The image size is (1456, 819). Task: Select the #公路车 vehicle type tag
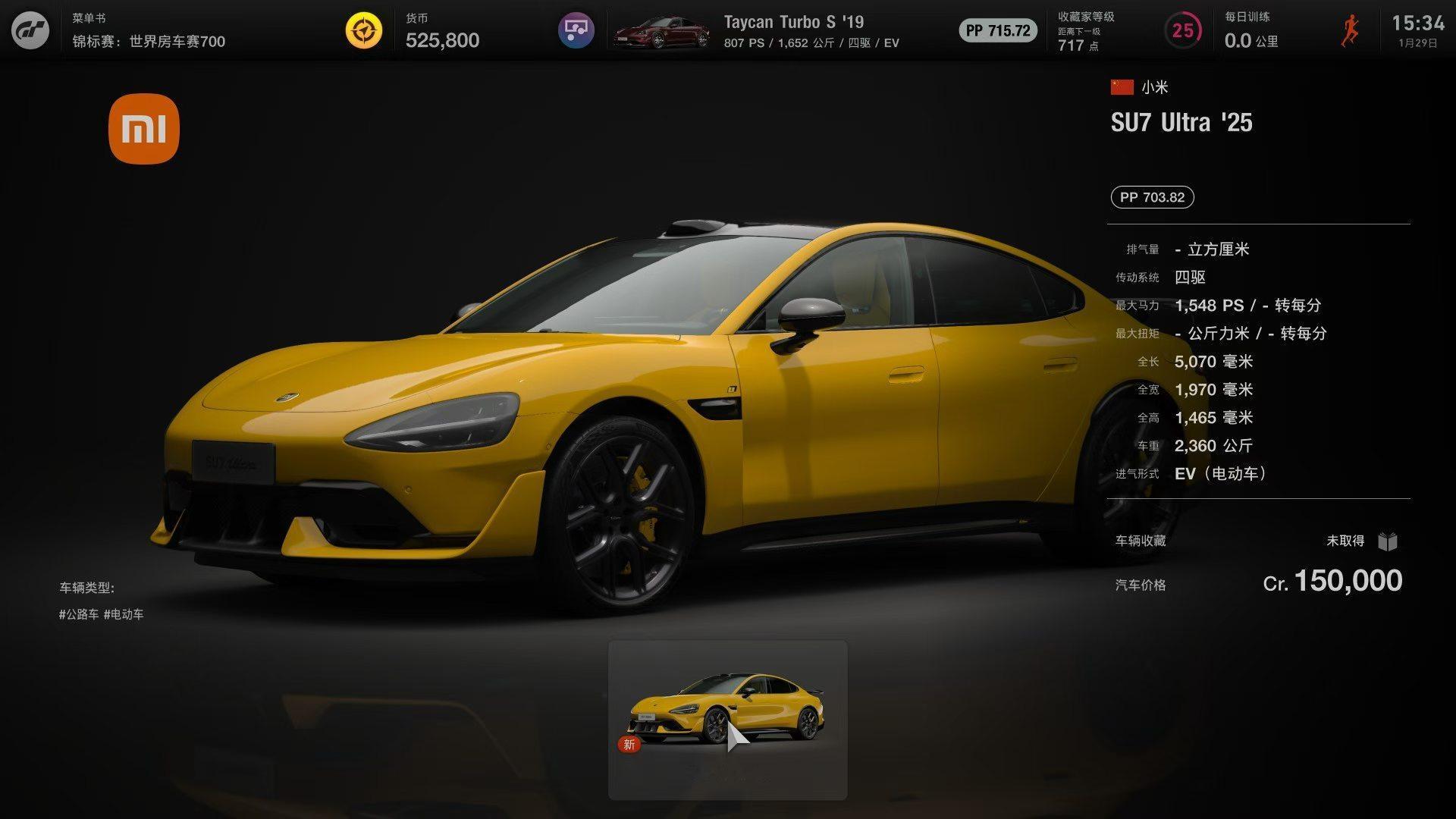[79, 615]
